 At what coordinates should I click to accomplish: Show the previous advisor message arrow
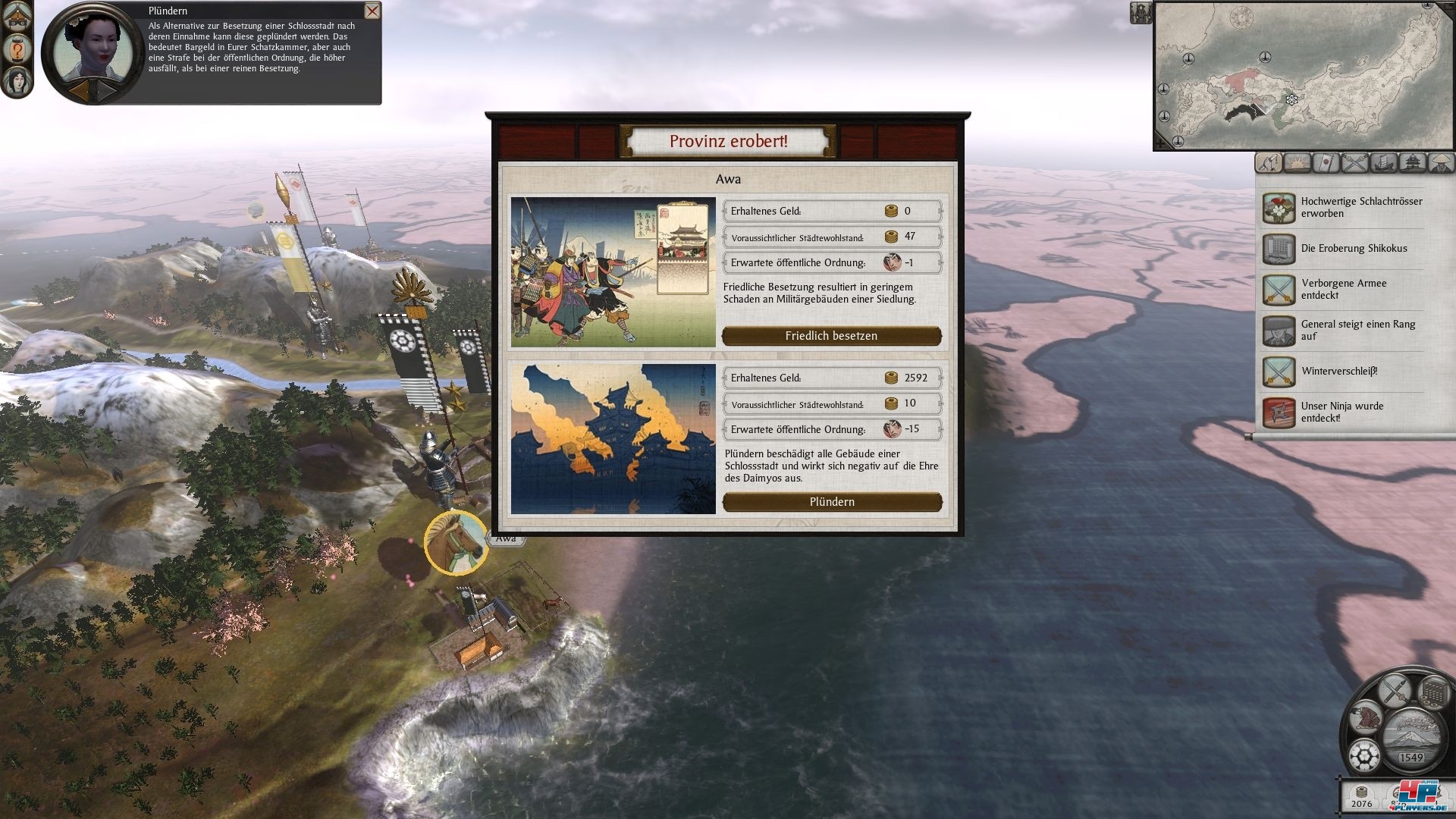tap(79, 90)
